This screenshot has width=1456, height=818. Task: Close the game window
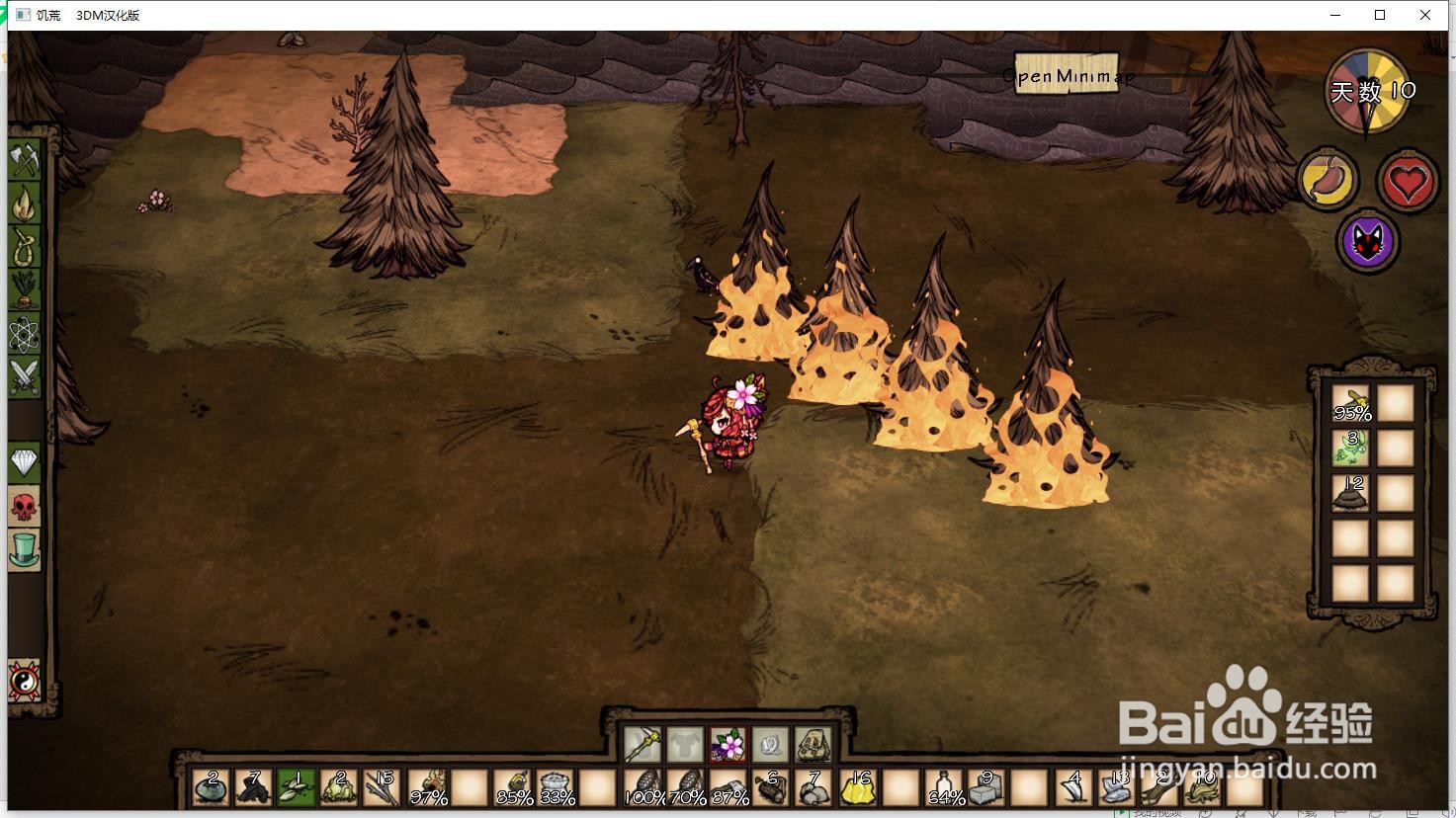pyautogui.click(x=1425, y=15)
